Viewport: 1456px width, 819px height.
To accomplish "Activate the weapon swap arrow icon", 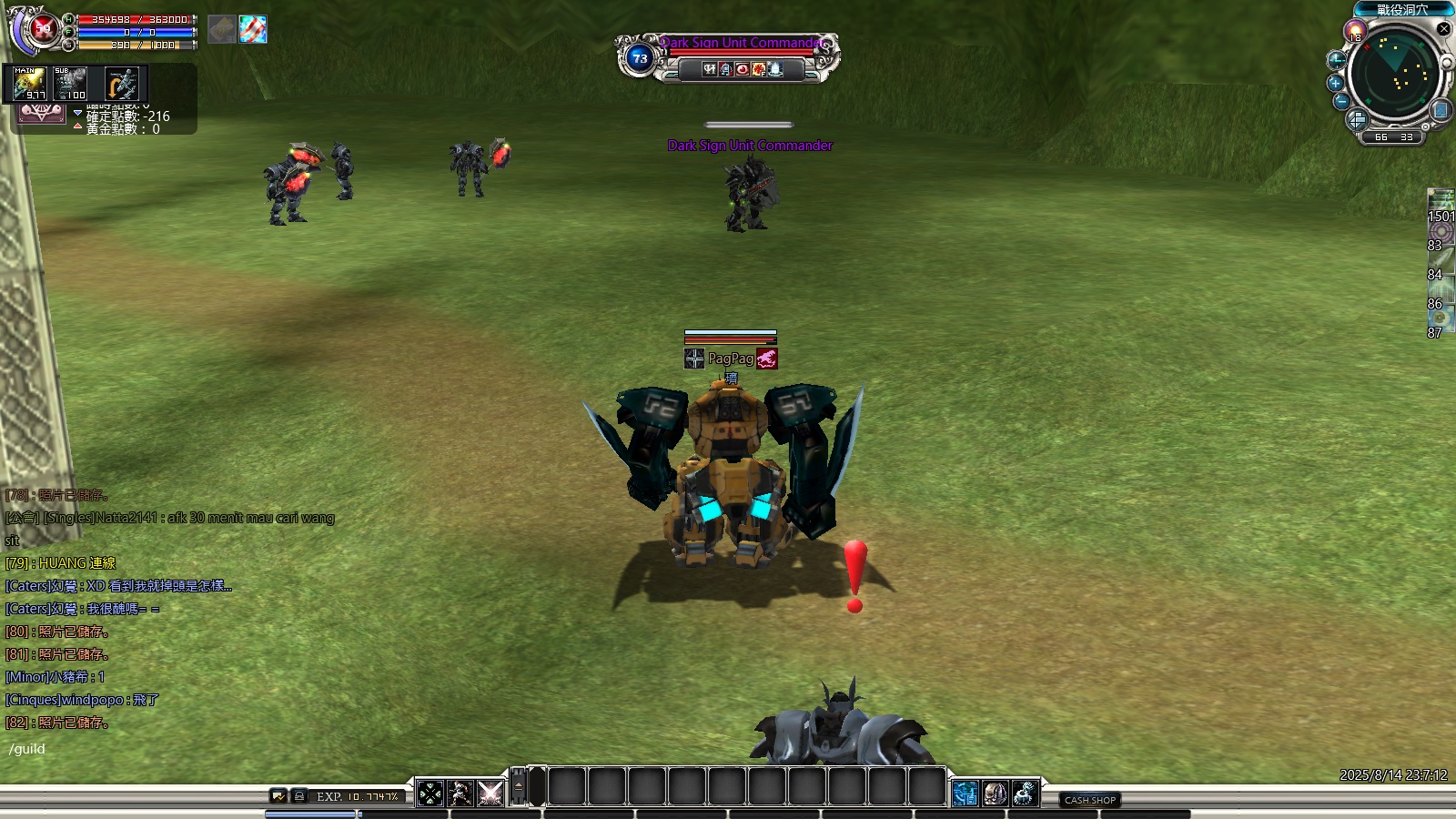I will tap(121, 84).
